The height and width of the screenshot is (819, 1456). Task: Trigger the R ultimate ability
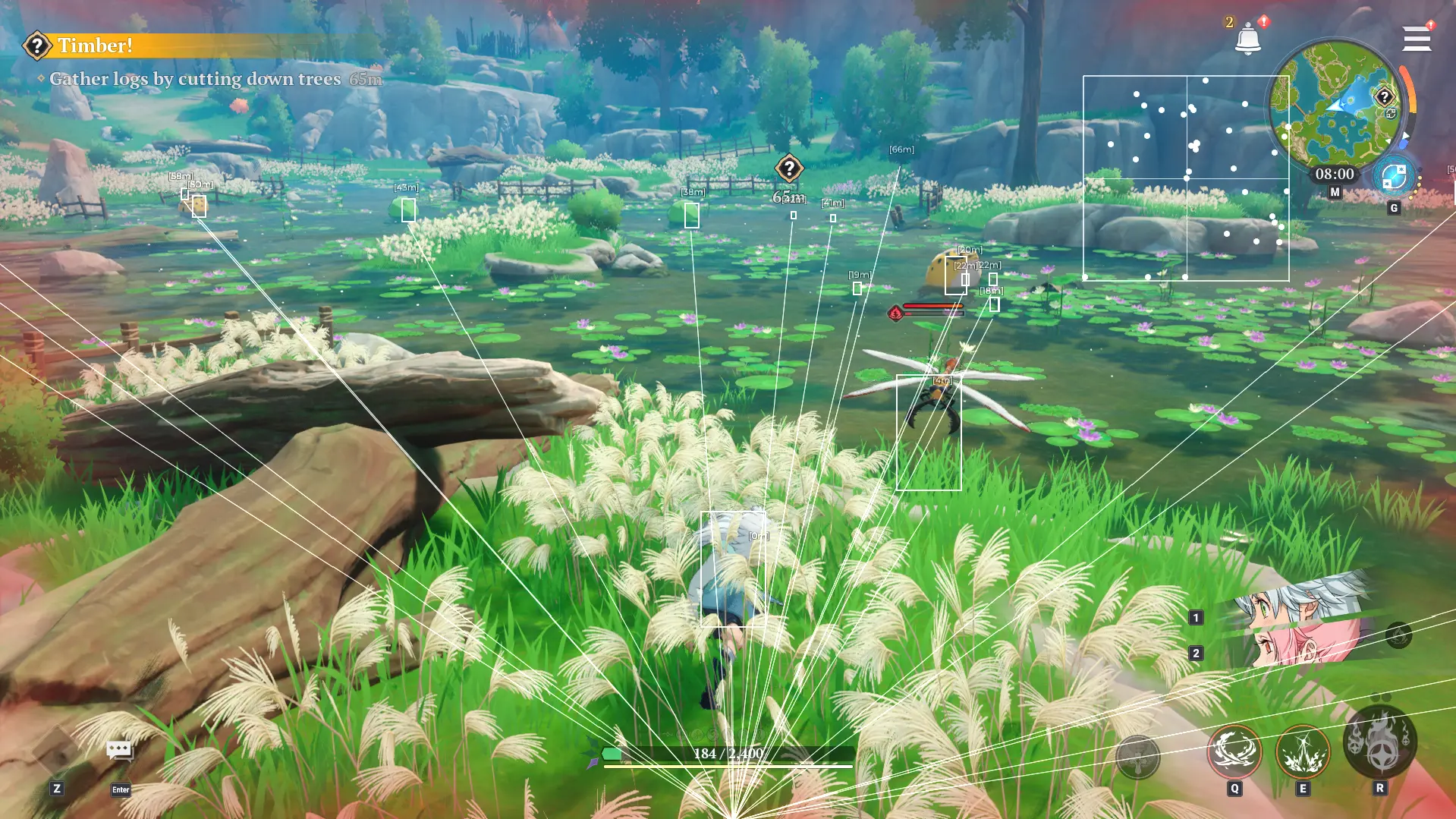coord(1379,750)
